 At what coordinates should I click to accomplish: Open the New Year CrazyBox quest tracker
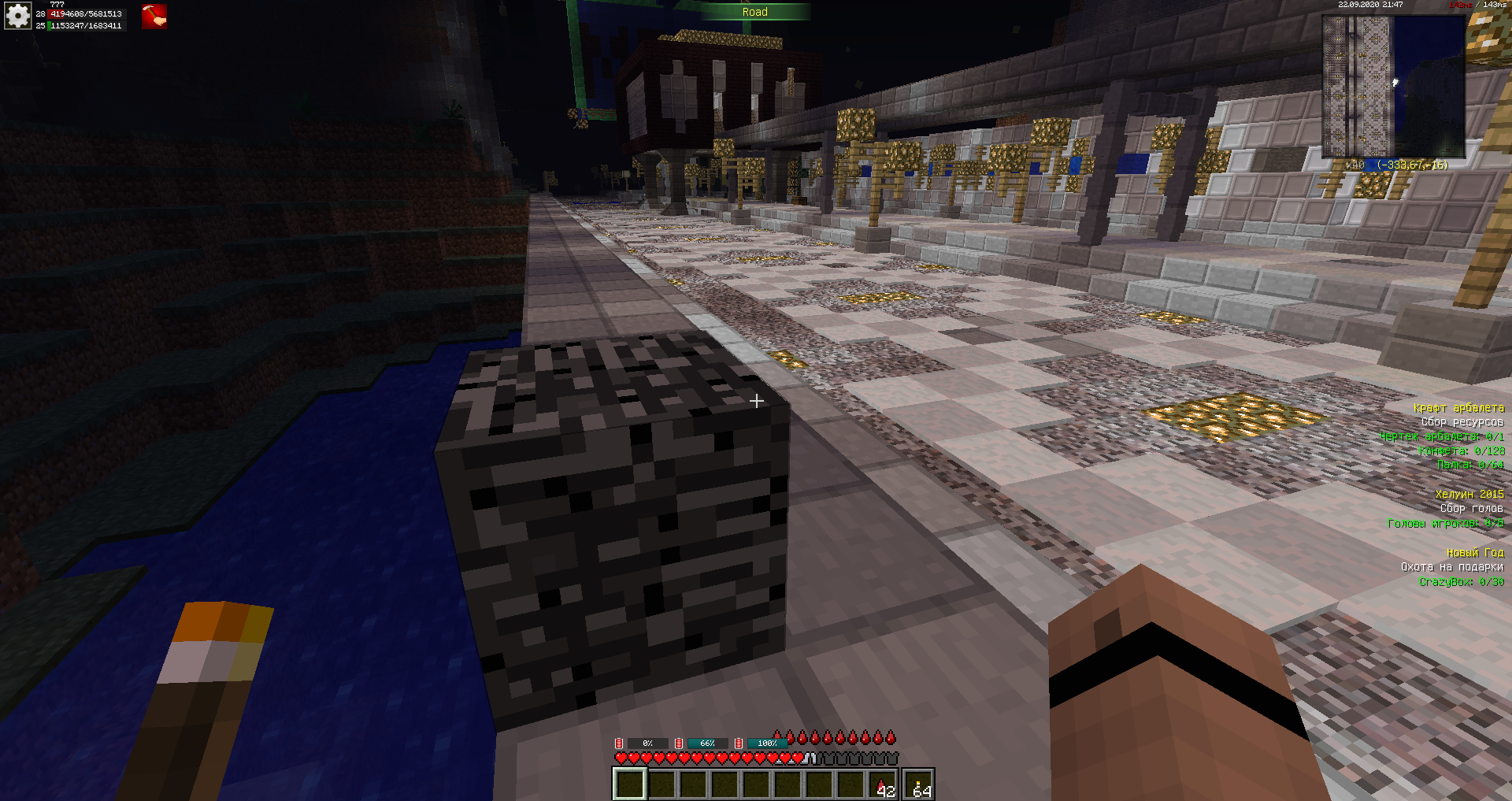[1474, 553]
